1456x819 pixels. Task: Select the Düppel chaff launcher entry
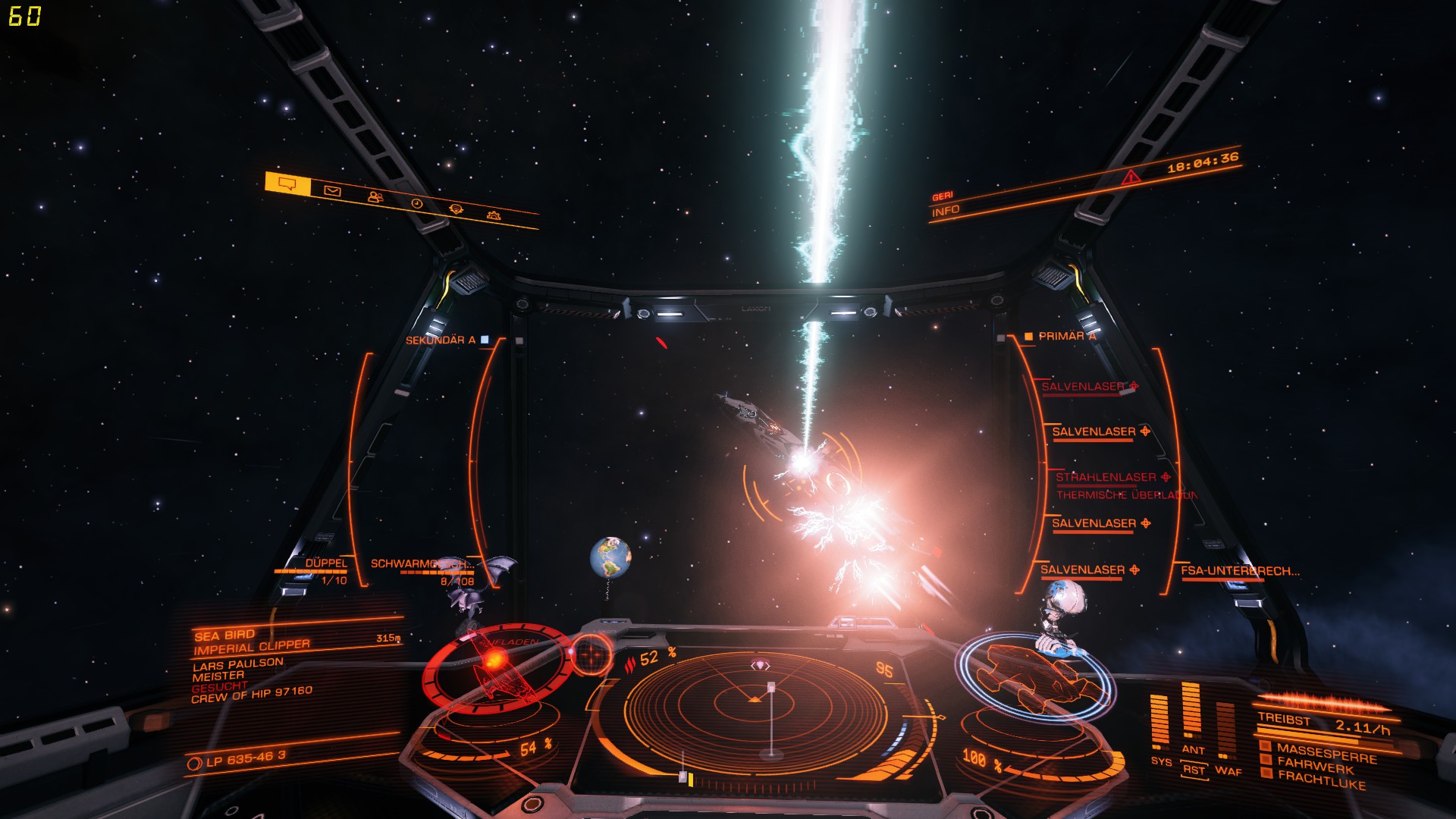pos(325,563)
